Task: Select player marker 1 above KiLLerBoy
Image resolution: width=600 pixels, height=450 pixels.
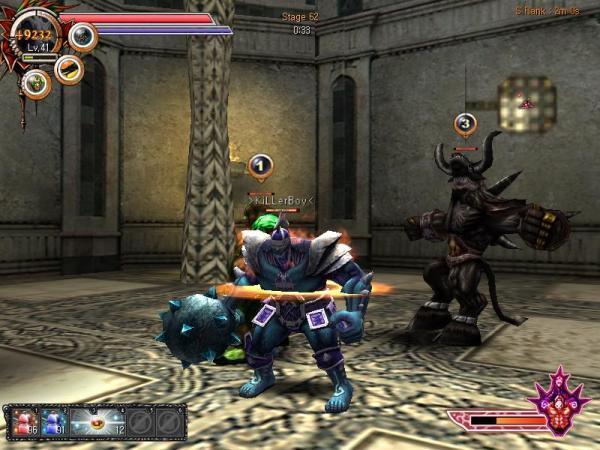Action: [260, 166]
